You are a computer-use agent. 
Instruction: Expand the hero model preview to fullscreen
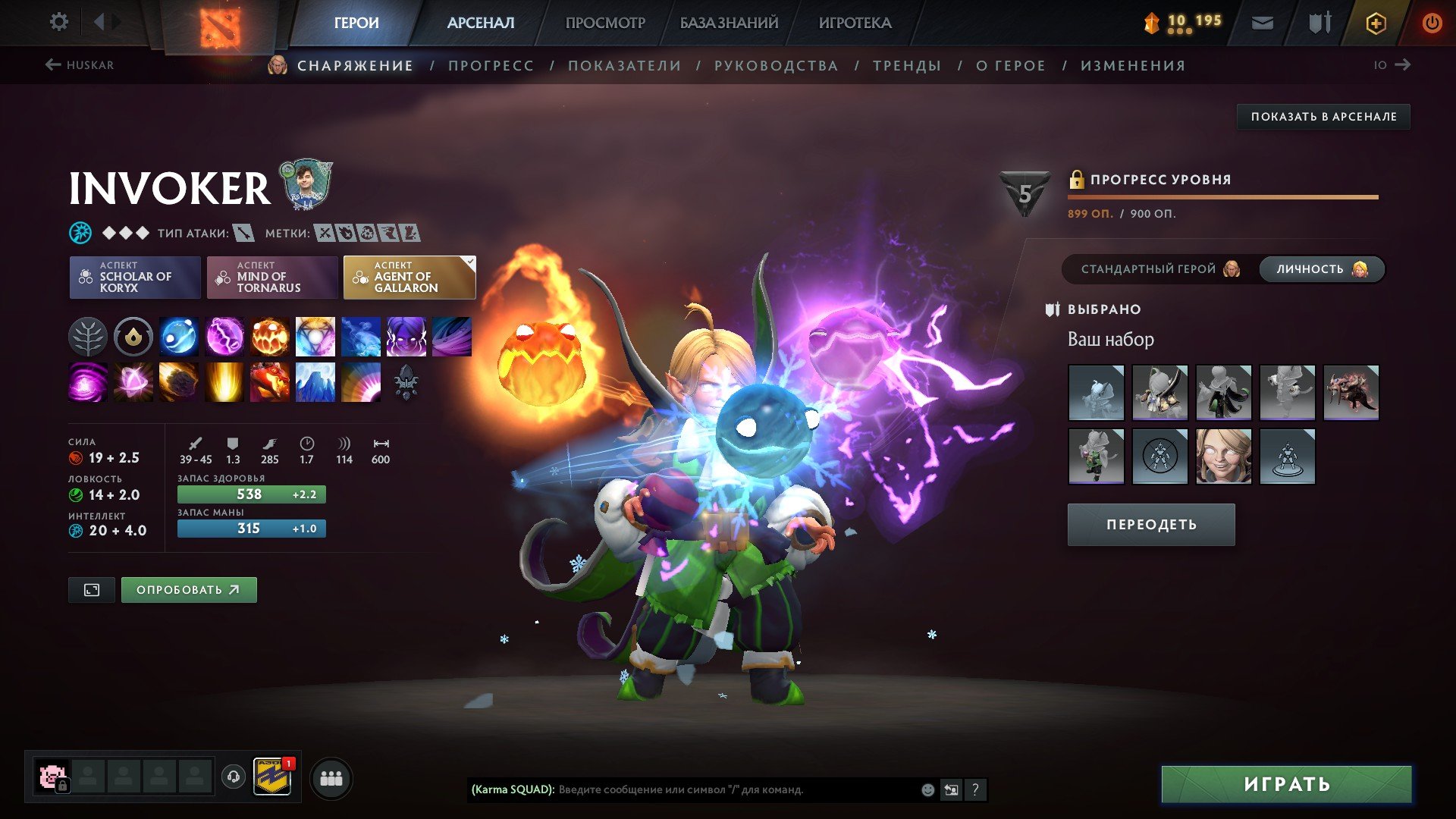click(x=91, y=589)
